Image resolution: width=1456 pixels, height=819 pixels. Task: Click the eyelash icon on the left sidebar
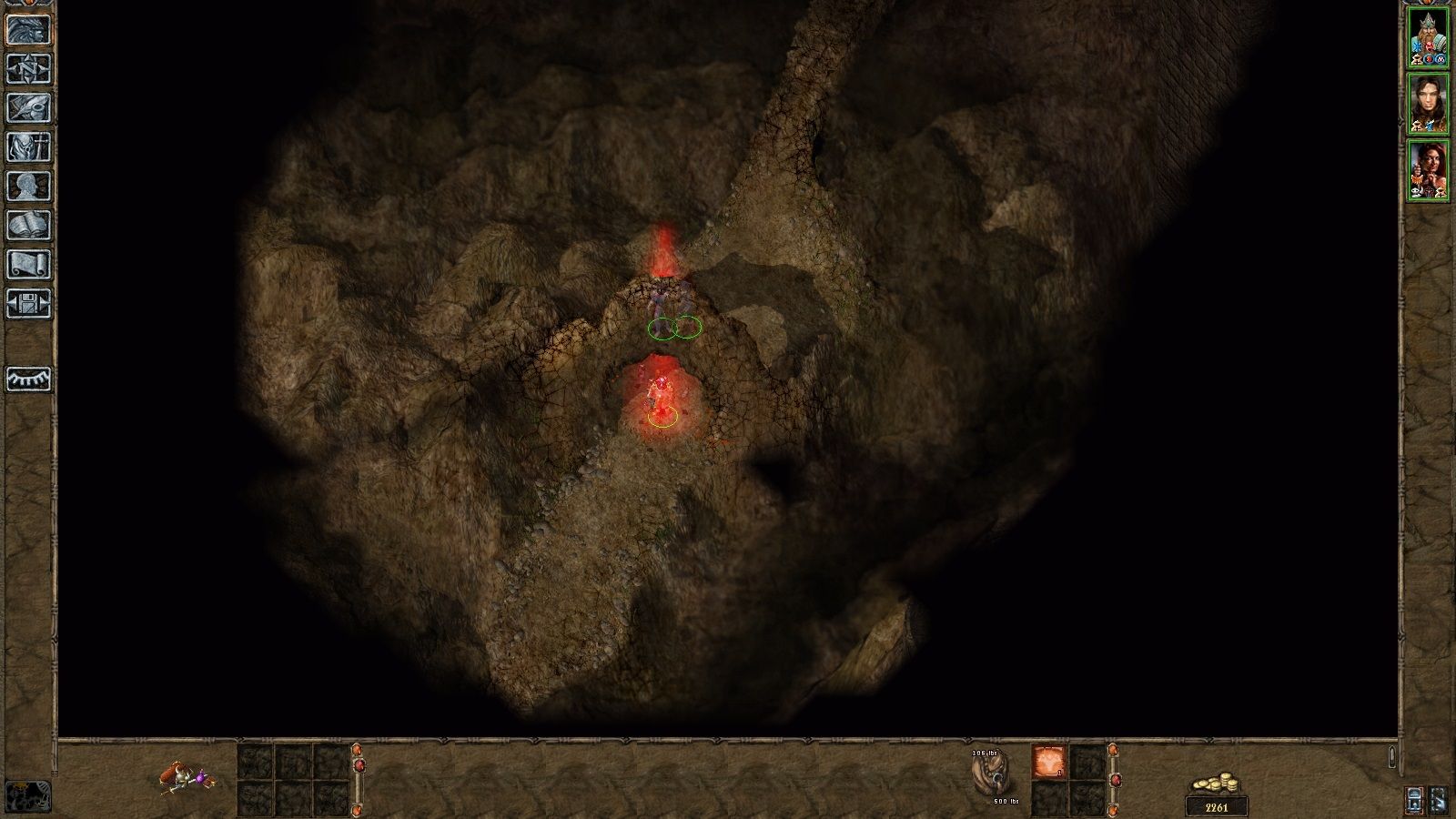28,379
